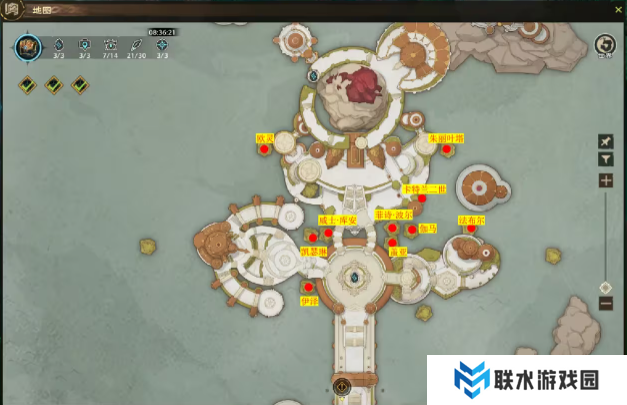The width and height of the screenshot is (627, 405).
Task: Select the 法布尔 map marker
Action: [470, 228]
